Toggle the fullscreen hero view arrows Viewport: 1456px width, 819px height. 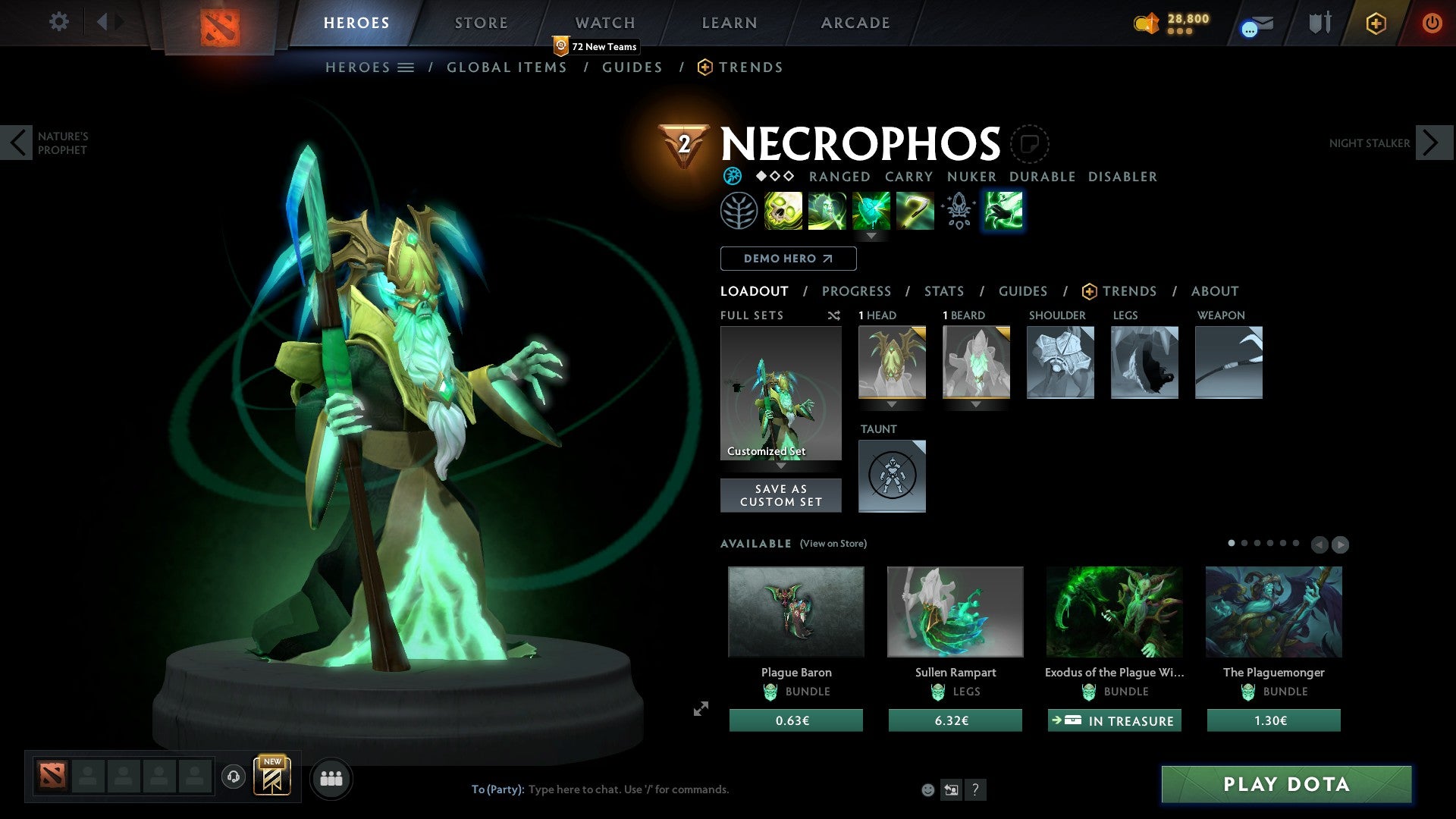[700, 710]
